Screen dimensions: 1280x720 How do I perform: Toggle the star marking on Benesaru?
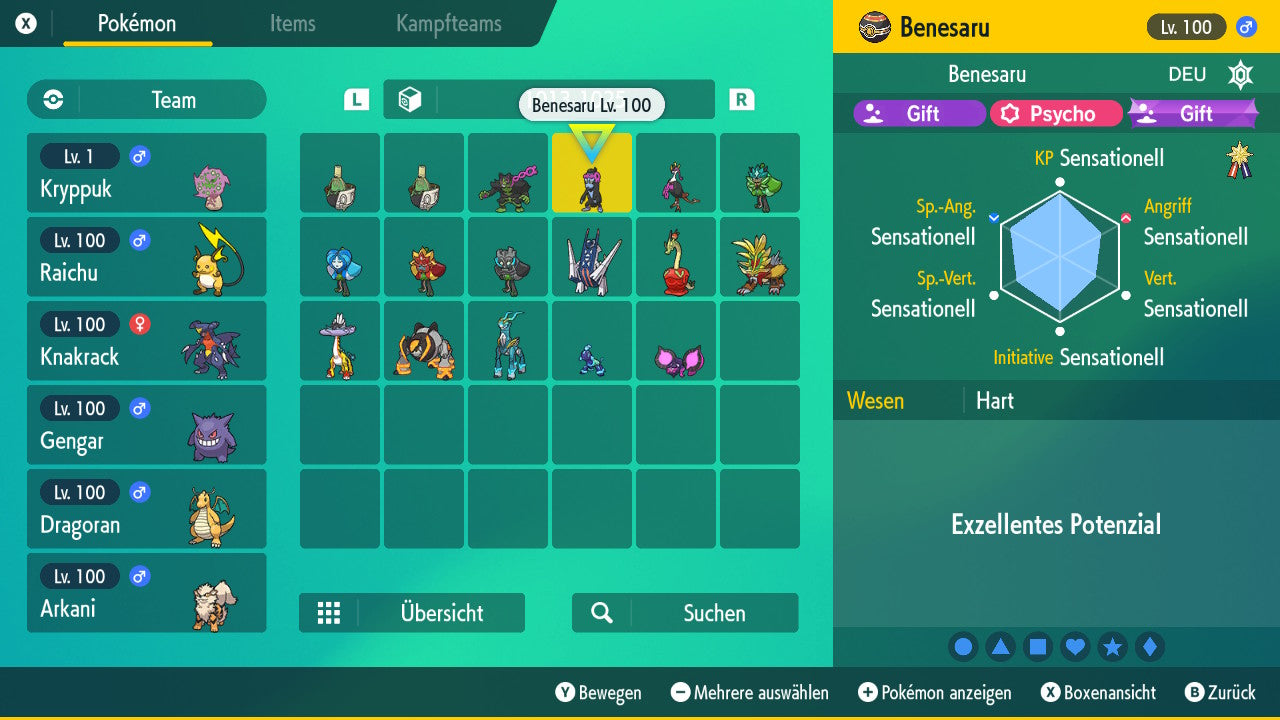1112,646
